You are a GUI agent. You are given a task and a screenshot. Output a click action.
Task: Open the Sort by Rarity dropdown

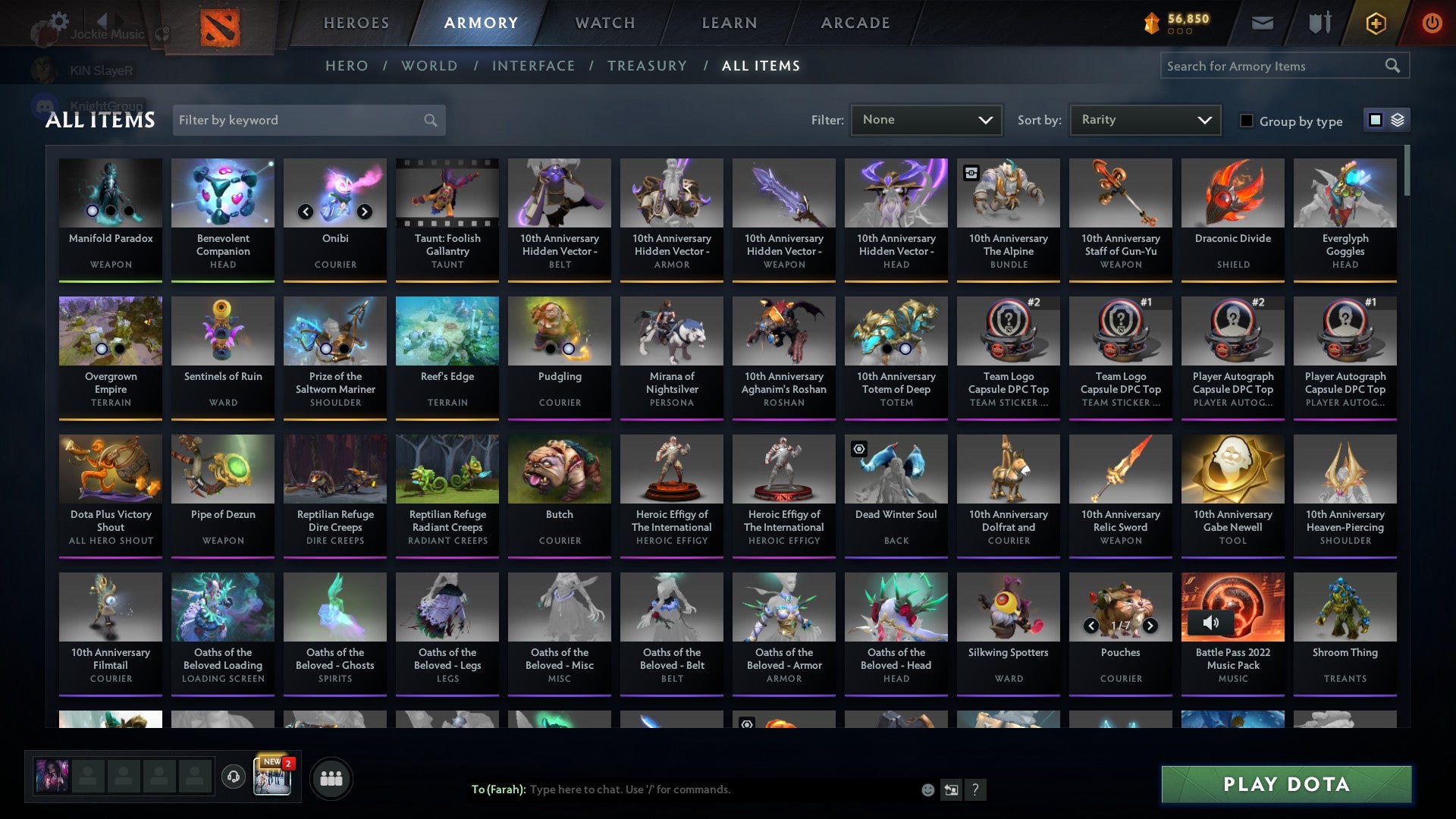click(1144, 119)
